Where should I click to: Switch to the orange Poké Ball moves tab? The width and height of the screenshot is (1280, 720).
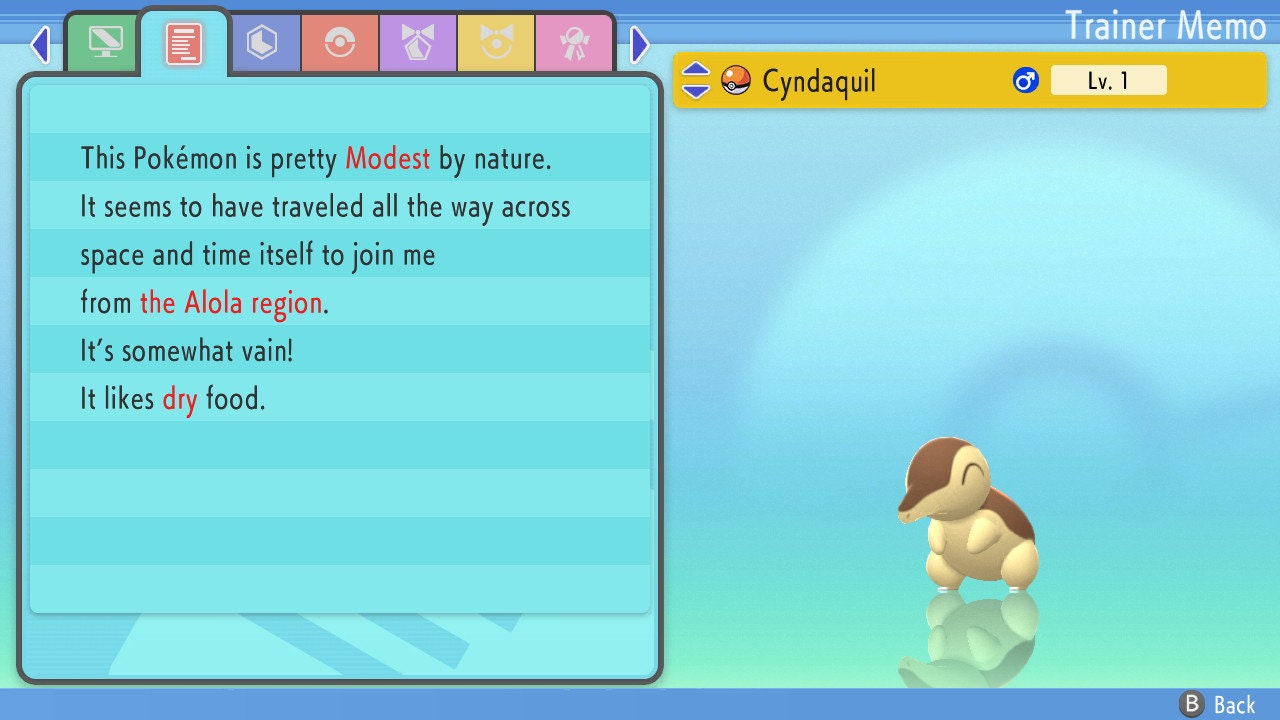coord(340,43)
